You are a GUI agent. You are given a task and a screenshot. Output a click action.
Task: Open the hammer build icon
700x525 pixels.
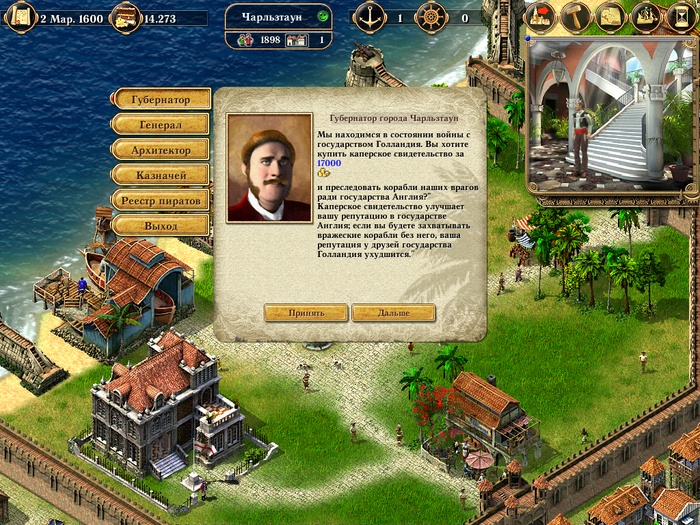point(576,16)
